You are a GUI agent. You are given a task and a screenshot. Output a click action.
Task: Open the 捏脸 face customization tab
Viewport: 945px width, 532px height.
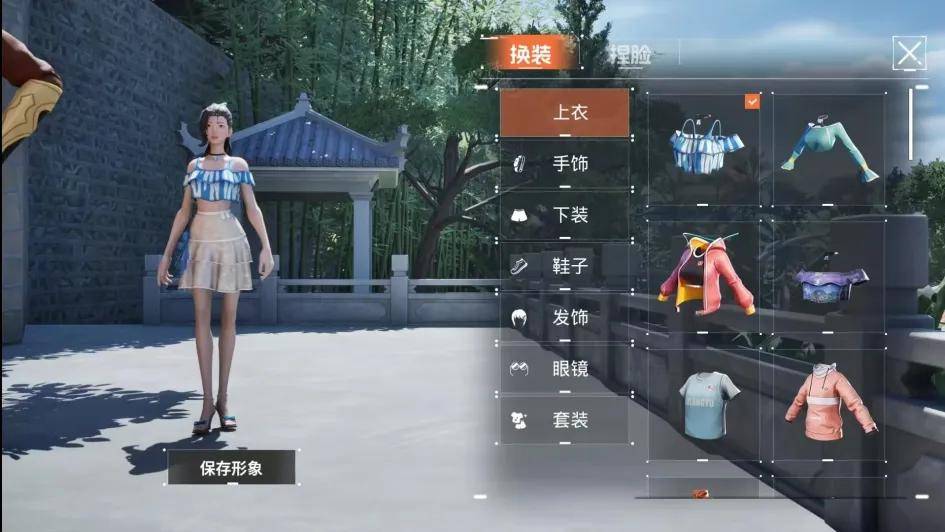[x=628, y=54]
